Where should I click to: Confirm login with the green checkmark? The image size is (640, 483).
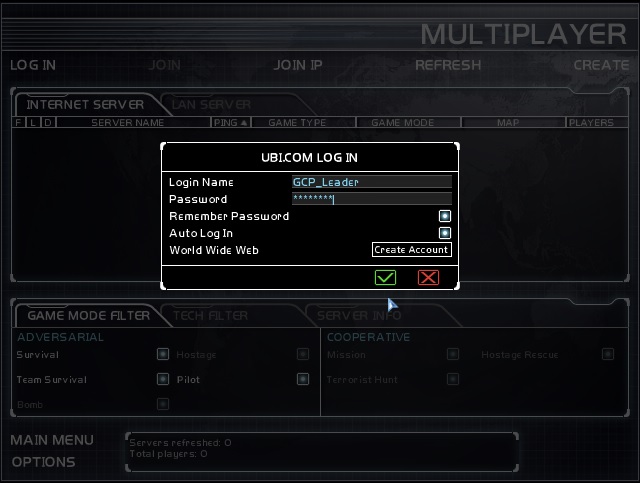[385, 277]
